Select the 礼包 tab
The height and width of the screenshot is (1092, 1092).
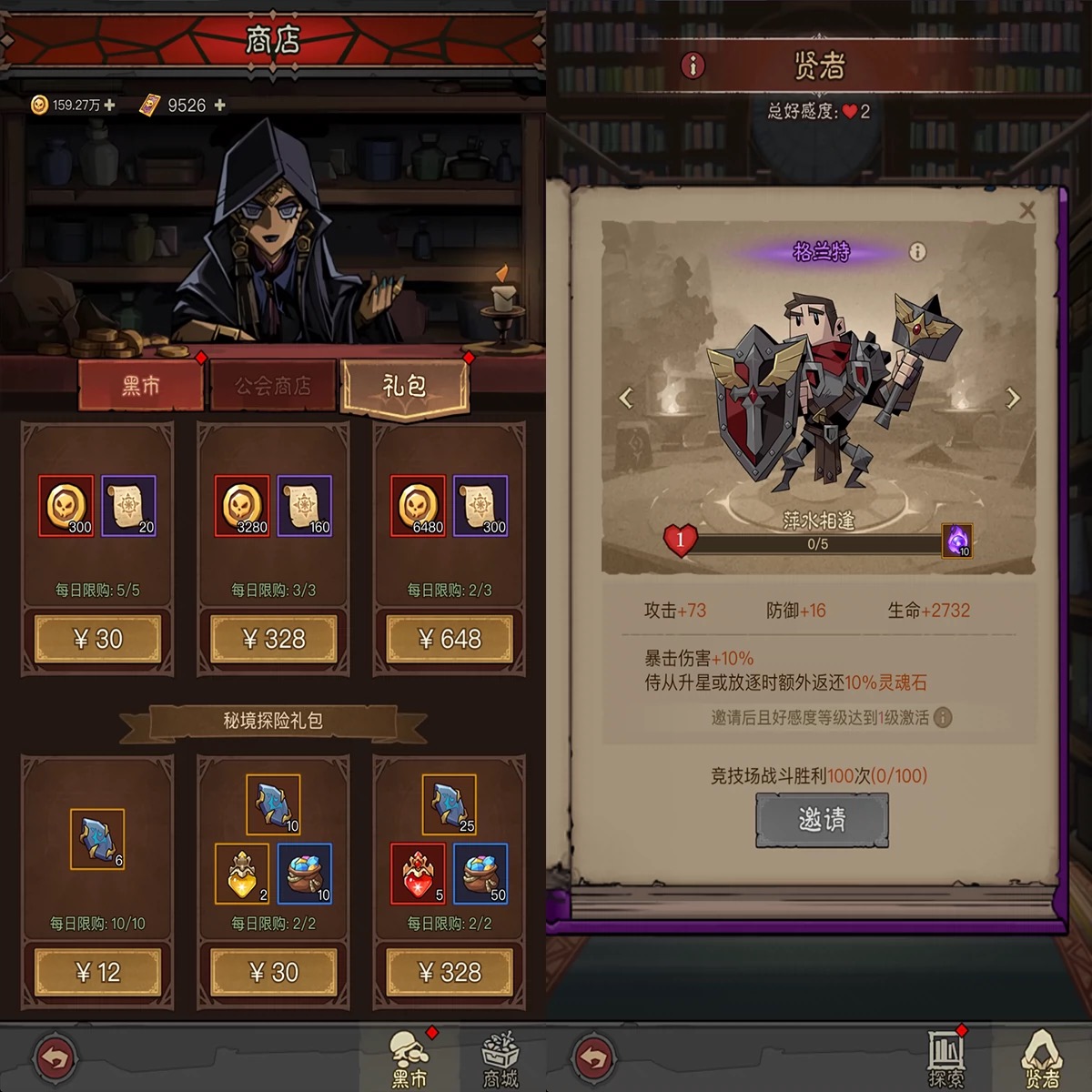[x=405, y=386]
